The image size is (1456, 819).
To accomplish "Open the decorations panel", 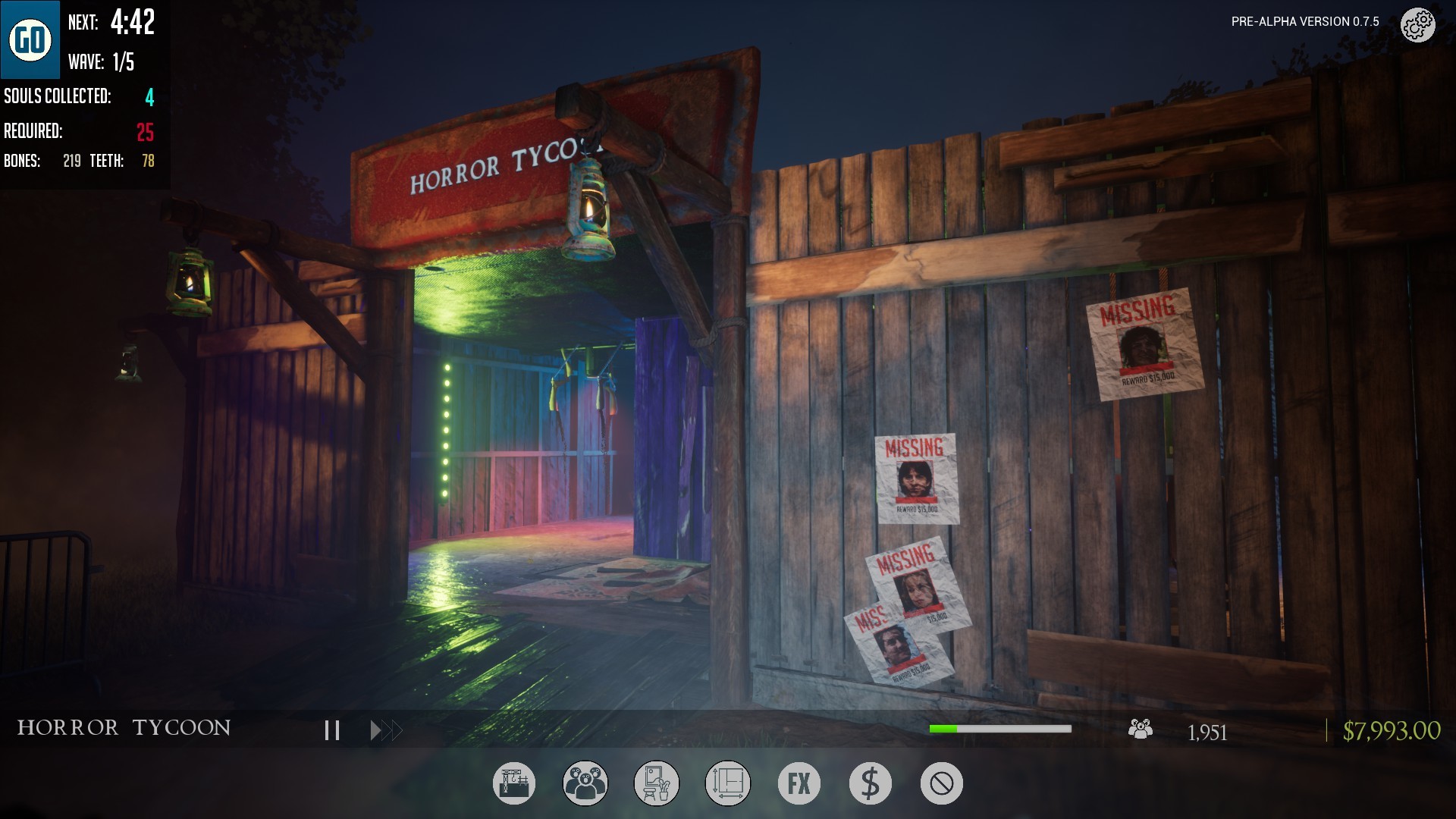I will [656, 783].
